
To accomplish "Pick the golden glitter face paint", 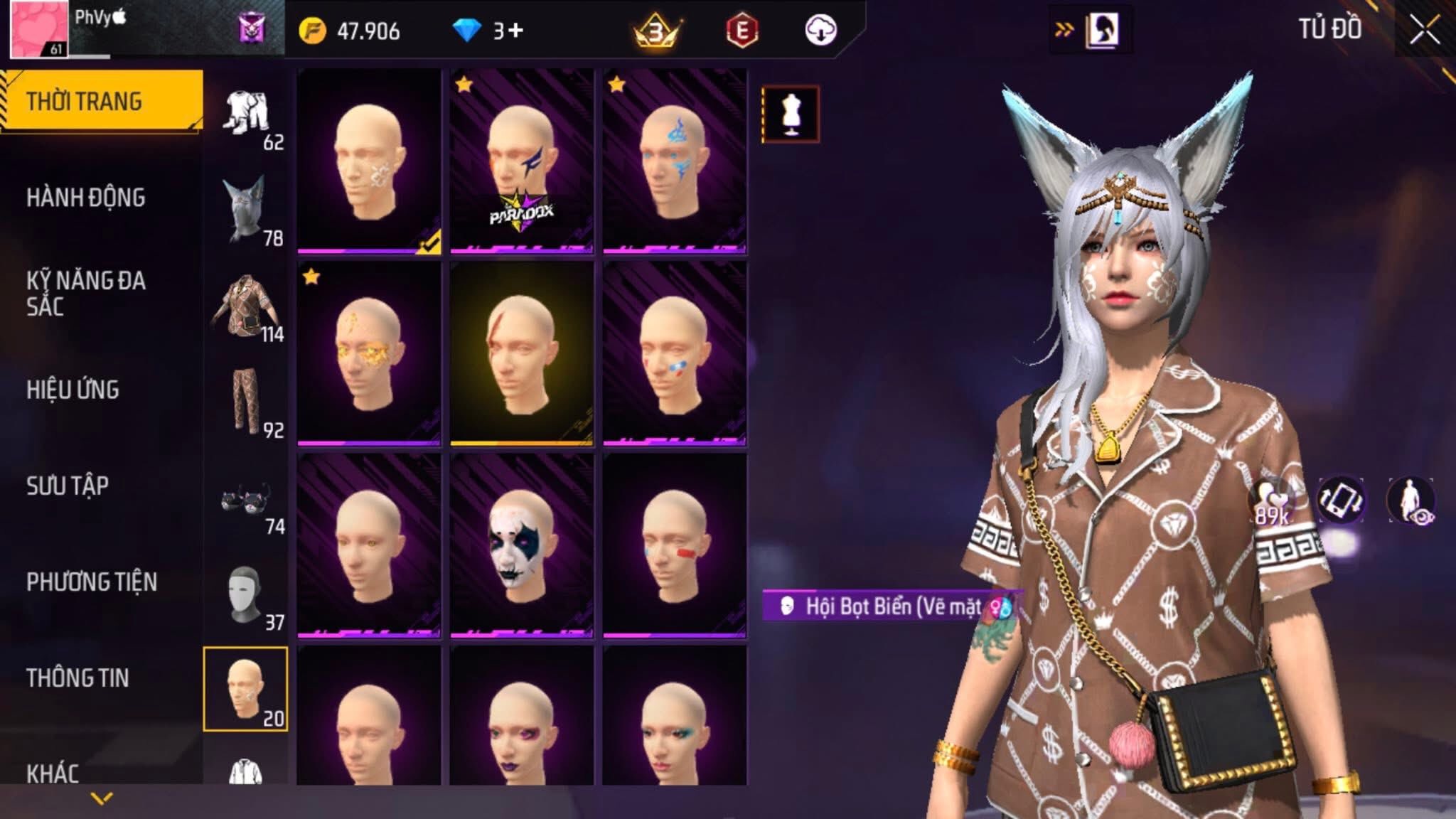I will click(368, 353).
